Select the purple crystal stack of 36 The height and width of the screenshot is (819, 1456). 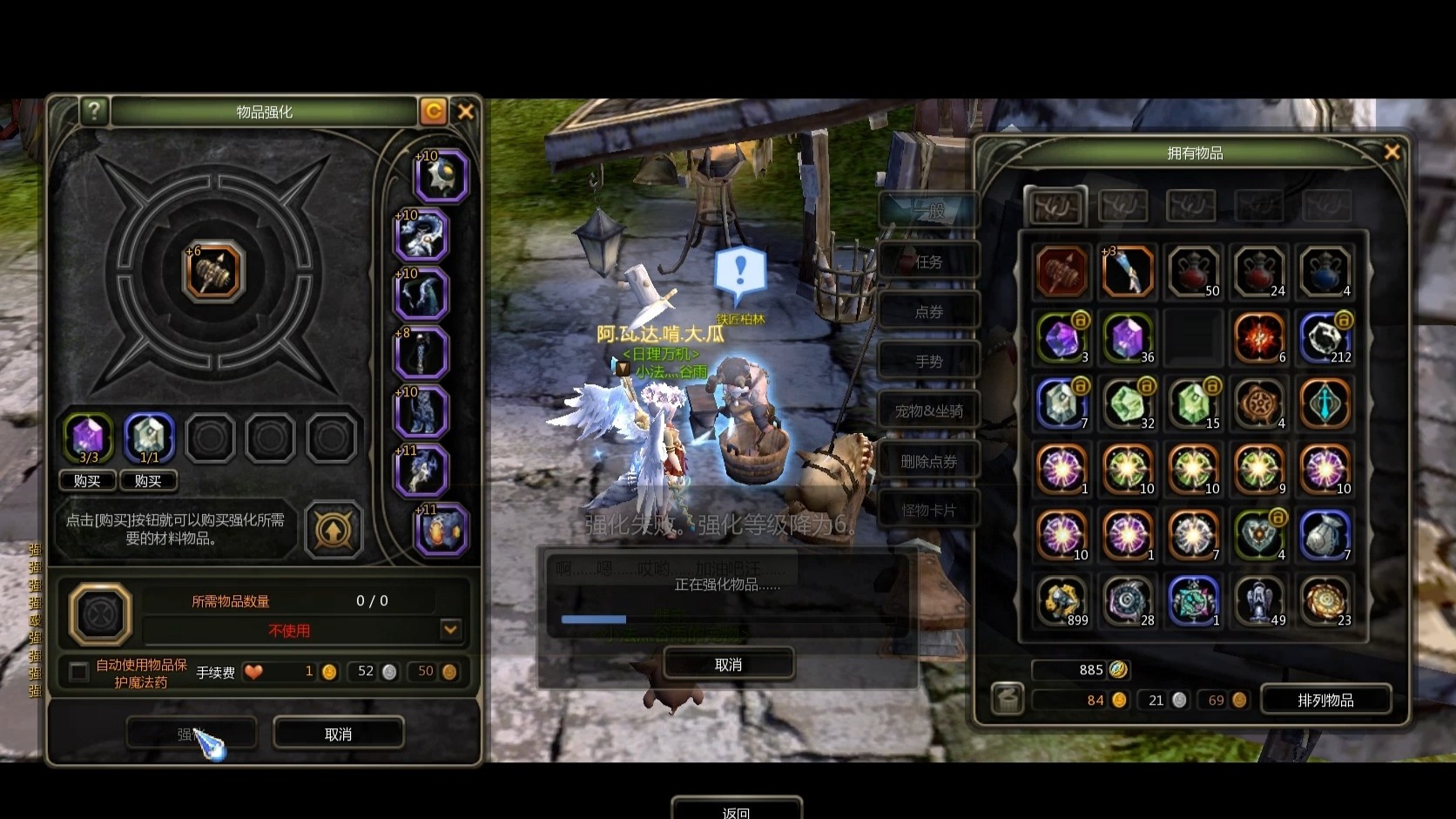click(x=1128, y=338)
